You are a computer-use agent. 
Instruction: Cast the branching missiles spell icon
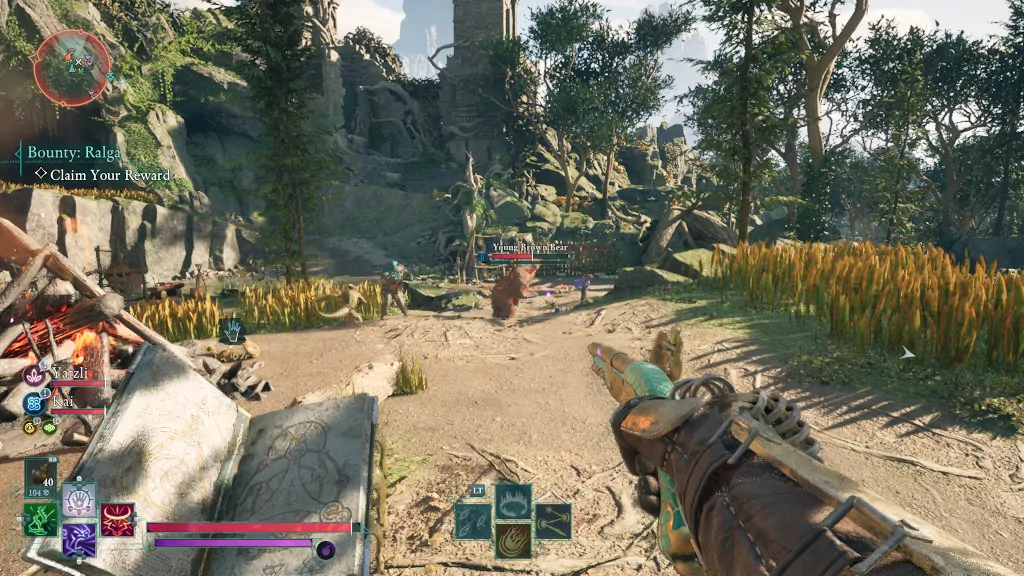pyautogui.click(x=553, y=521)
